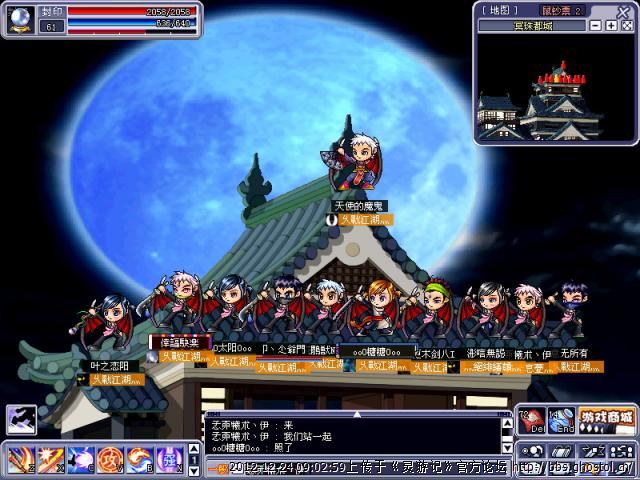Activate the C hotkey blue orb skill
This screenshot has height=480, width=640.
pyautogui.click(x=80, y=460)
